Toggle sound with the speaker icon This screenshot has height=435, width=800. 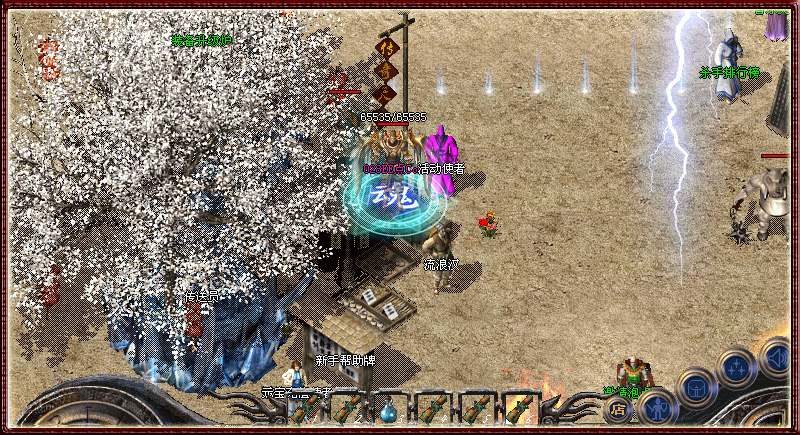[776, 355]
